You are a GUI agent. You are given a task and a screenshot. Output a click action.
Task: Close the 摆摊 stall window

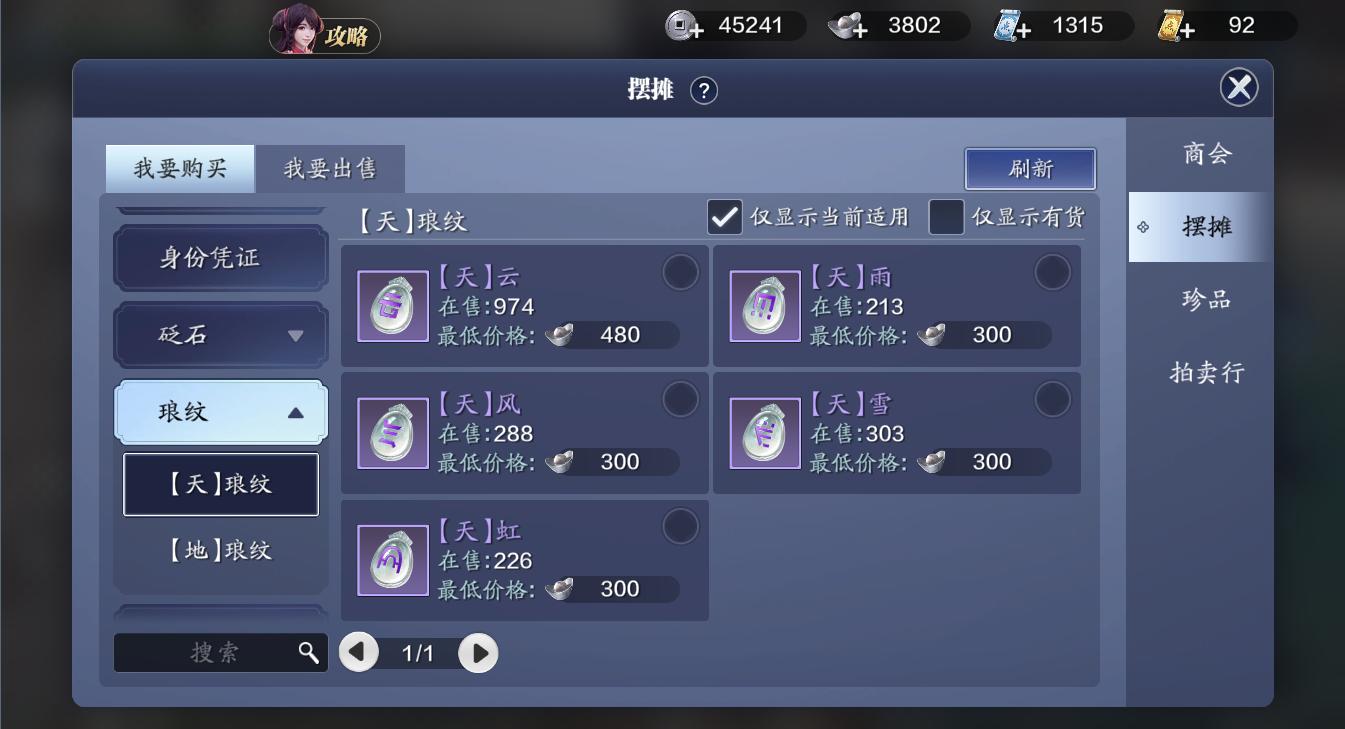pos(1239,88)
